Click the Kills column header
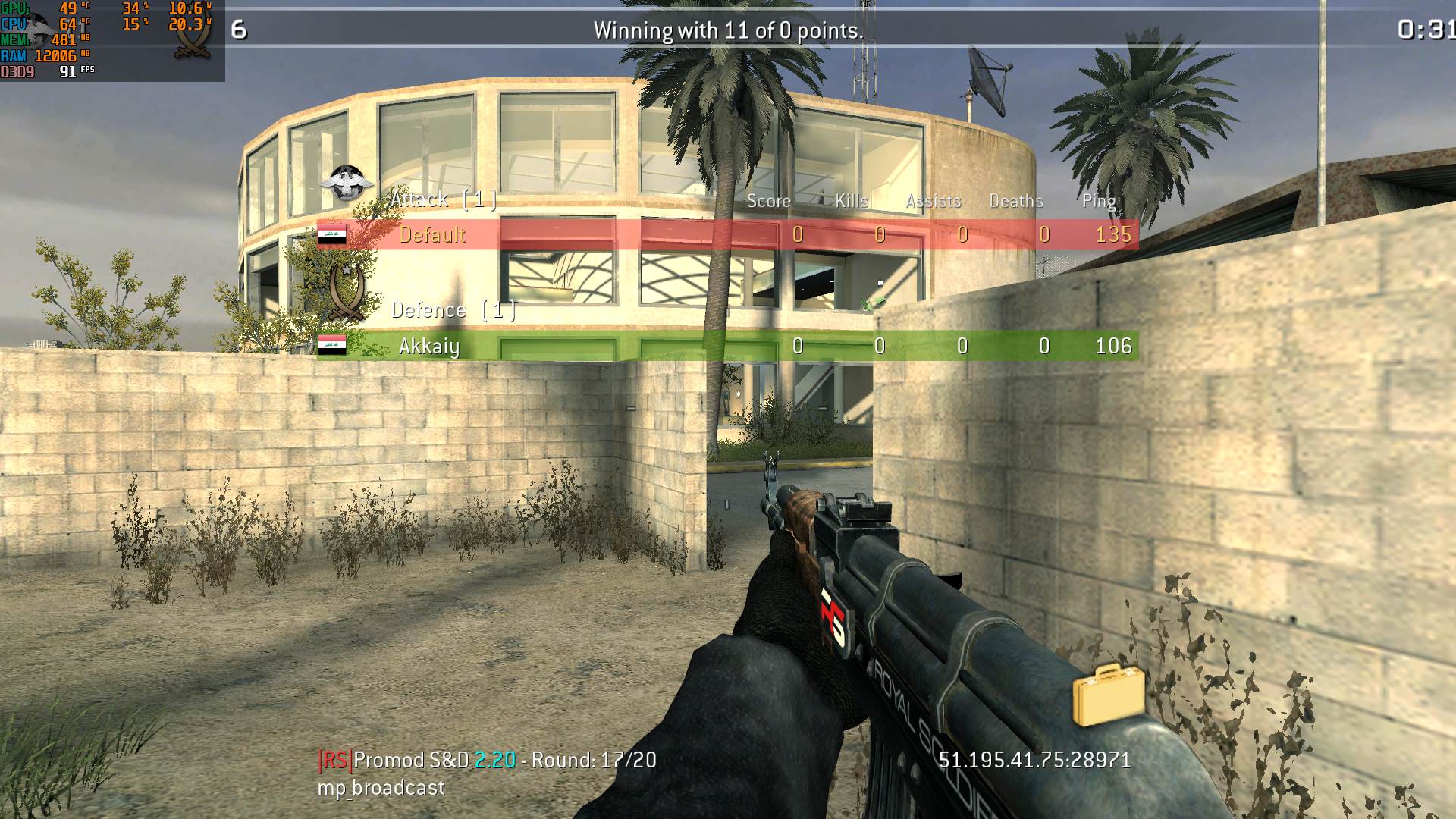Screen dimensions: 1456x819 851,200
